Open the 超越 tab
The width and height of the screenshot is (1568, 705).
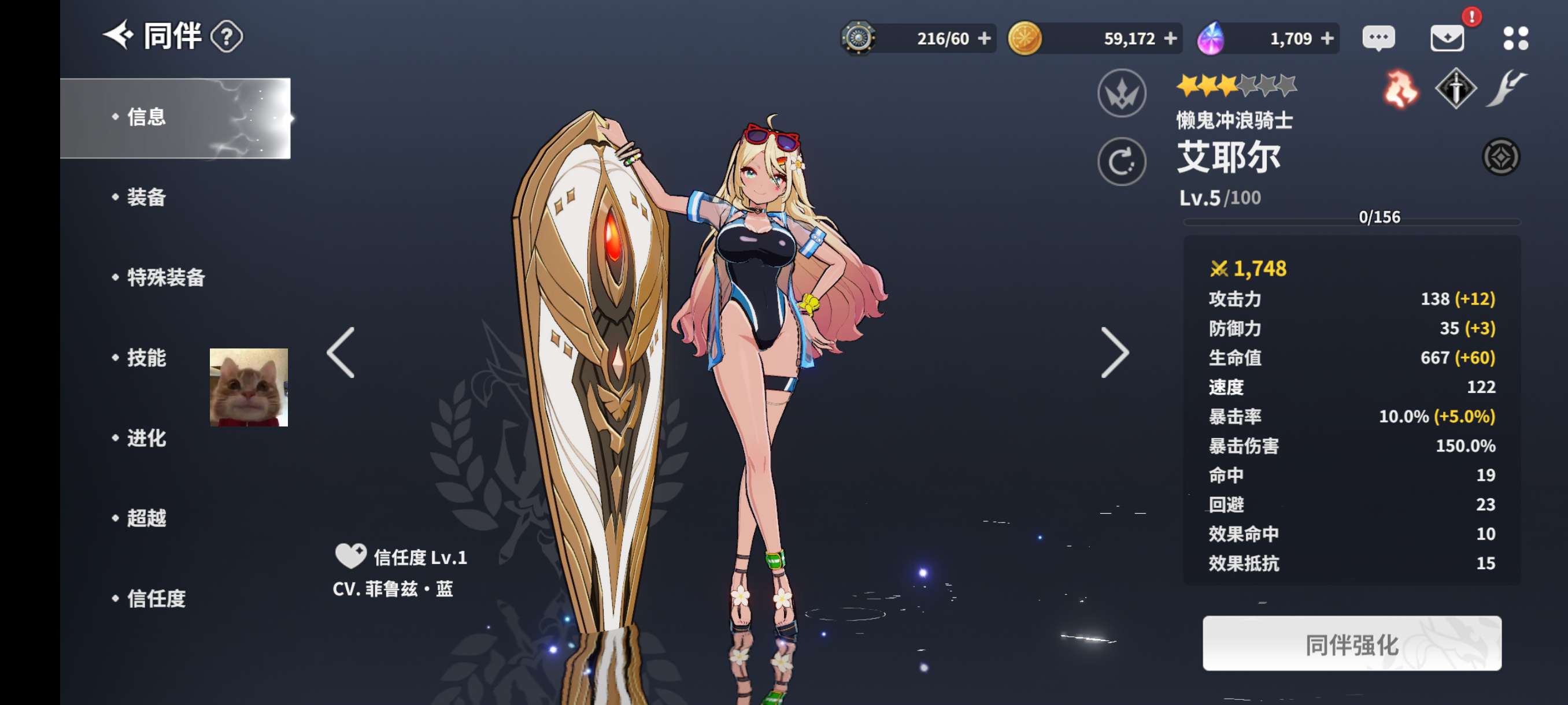[146, 518]
